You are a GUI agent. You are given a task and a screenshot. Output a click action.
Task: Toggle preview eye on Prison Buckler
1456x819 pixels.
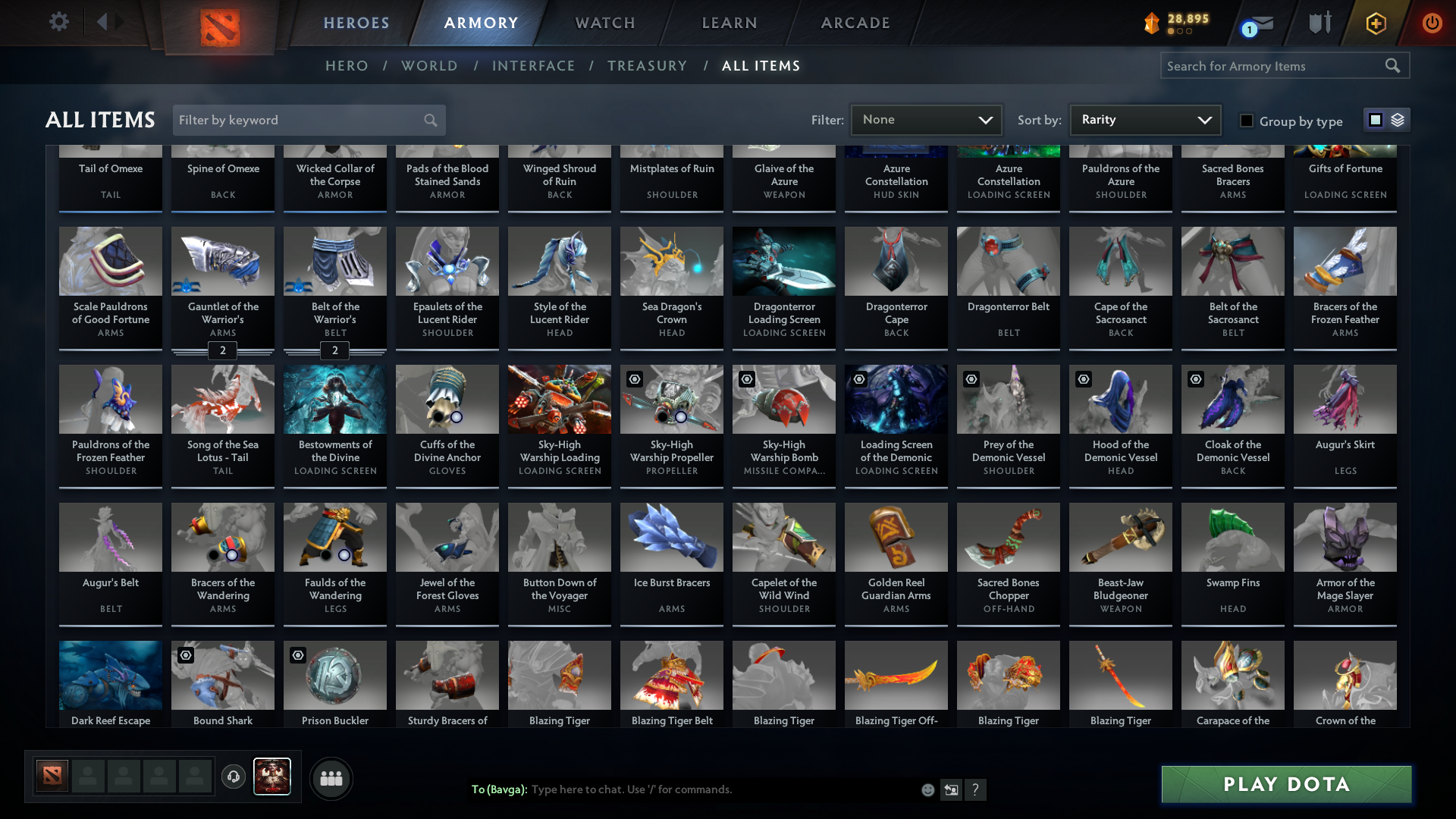click(298, 655)
